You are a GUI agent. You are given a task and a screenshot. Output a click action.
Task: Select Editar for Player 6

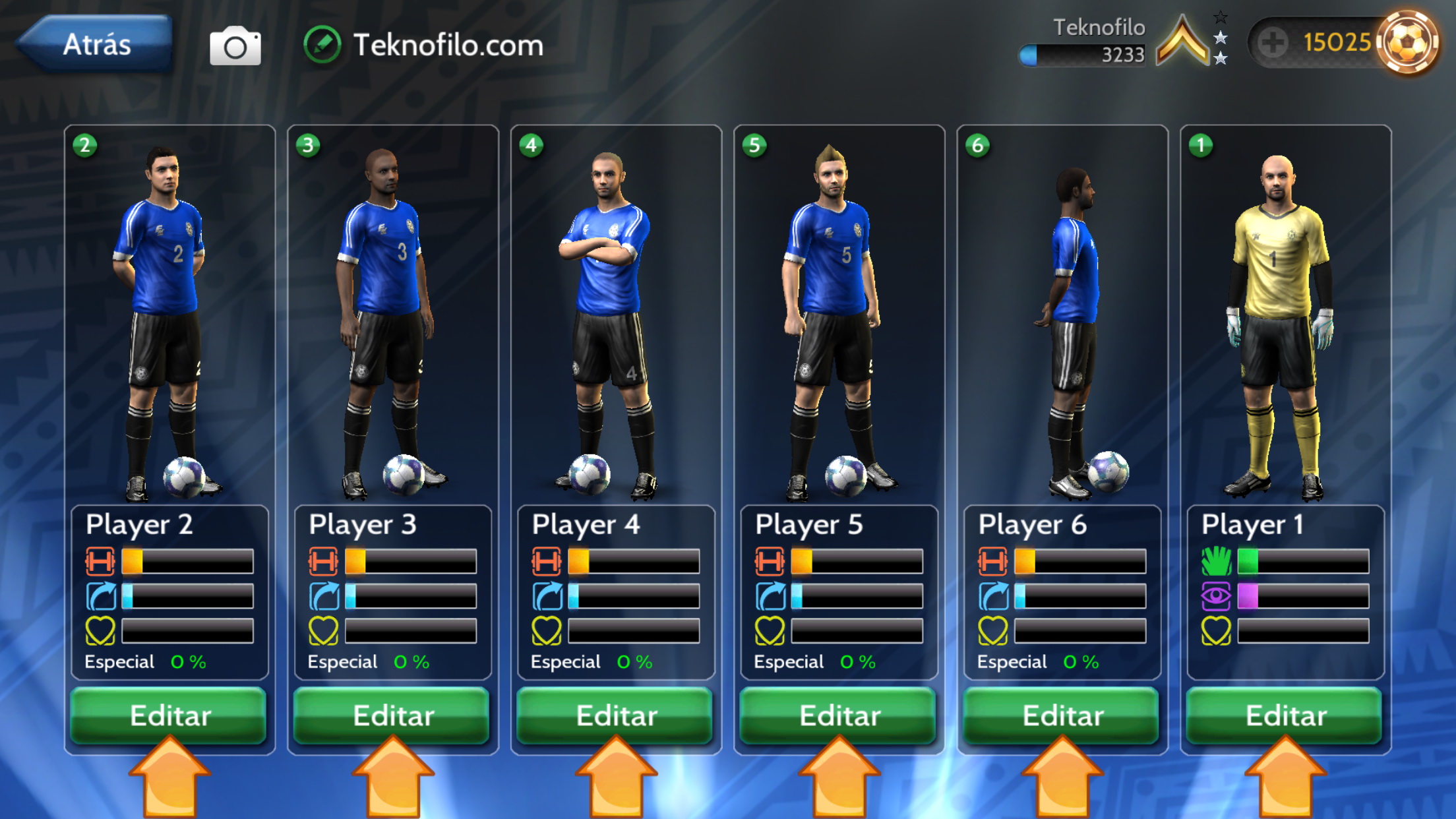tap(1062, 715)
